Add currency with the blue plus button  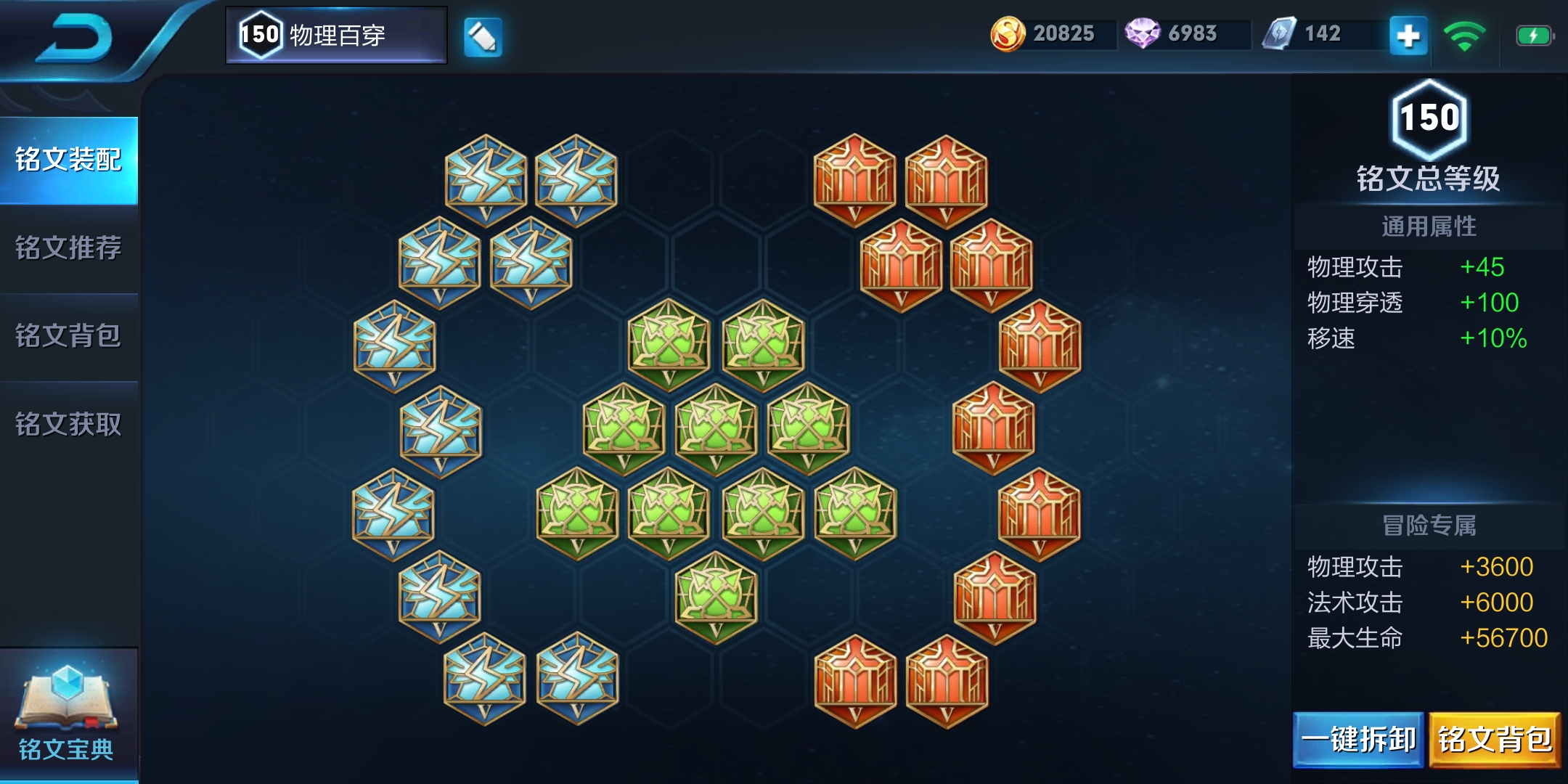(x=1408, y=36)
